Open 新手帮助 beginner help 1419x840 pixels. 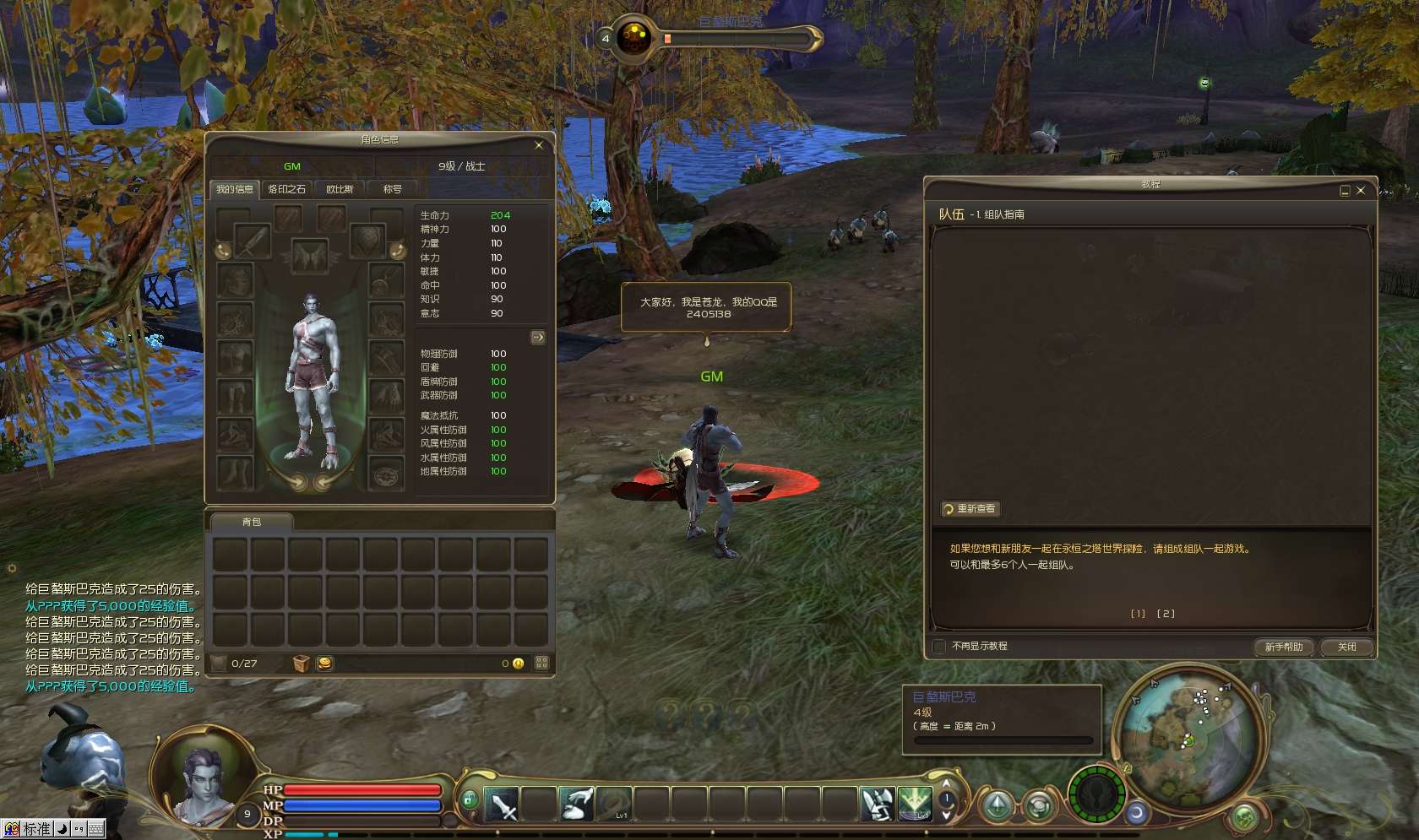[x=1283, y=647]
